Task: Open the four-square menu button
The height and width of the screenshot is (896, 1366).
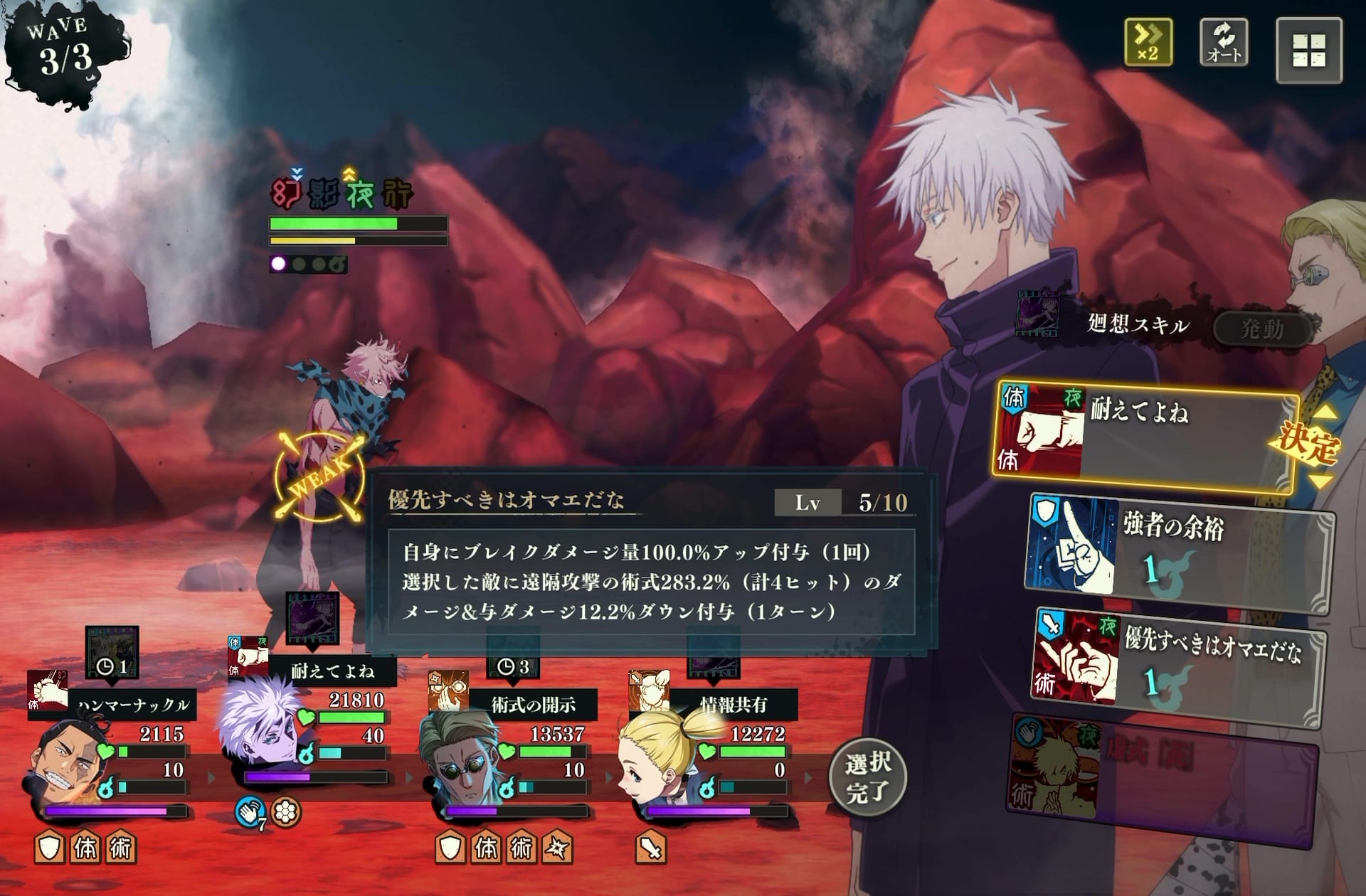Action: (x=1308, y=50)
